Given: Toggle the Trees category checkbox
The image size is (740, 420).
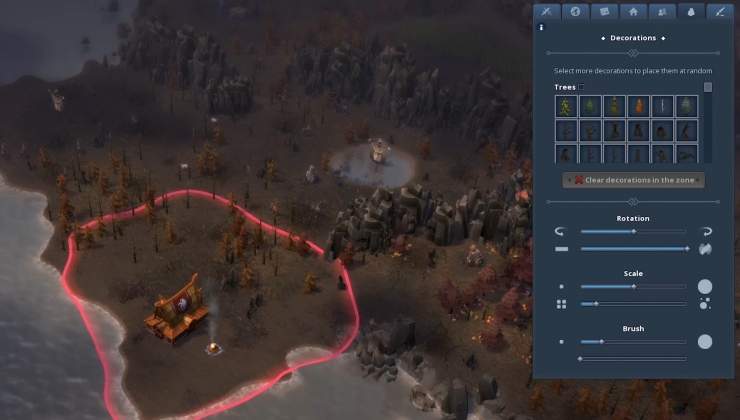Looking at the screenshot, I should (x=582, y=88).
